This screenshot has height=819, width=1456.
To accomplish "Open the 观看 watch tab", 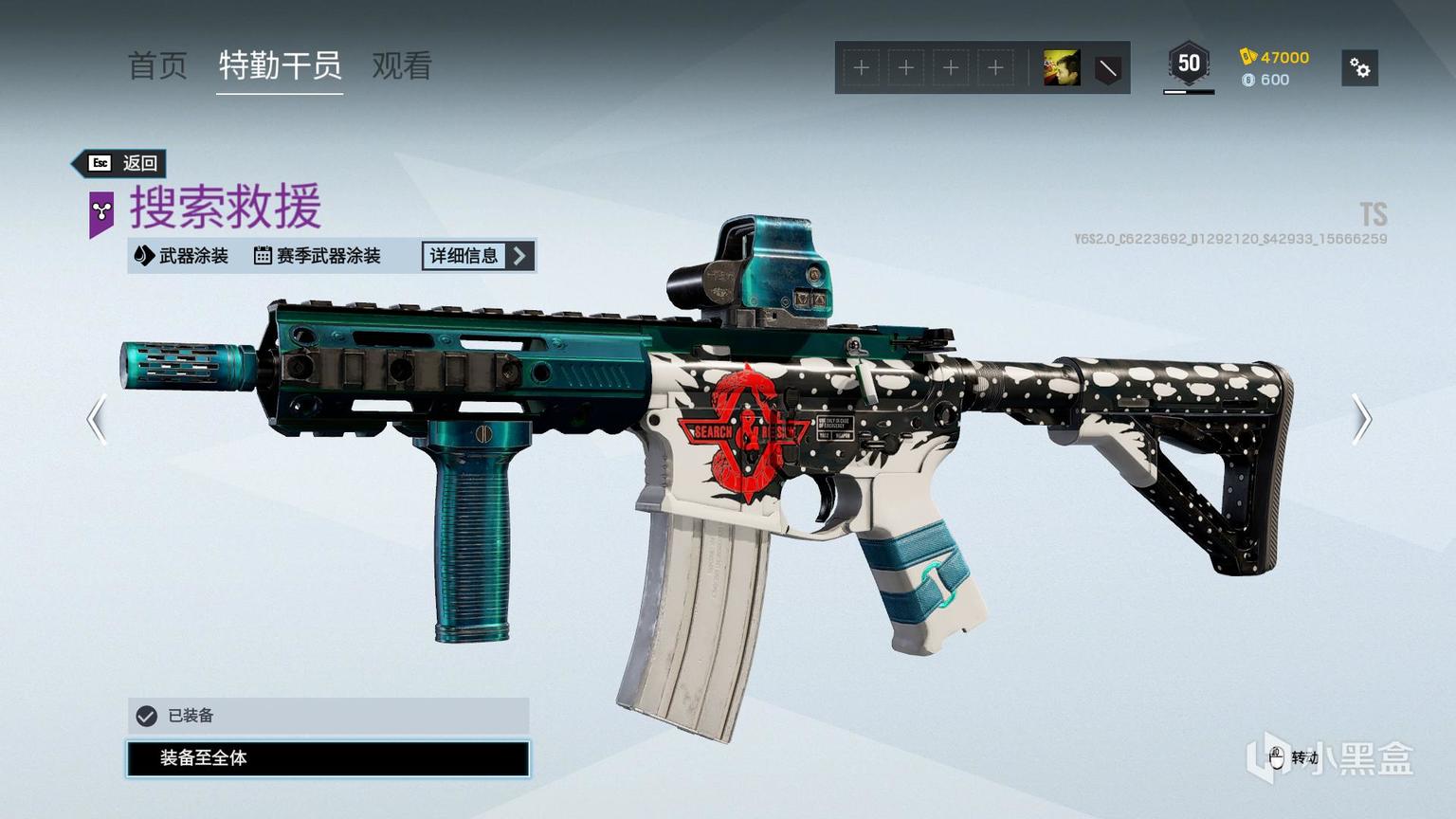I will coord(402,65).
